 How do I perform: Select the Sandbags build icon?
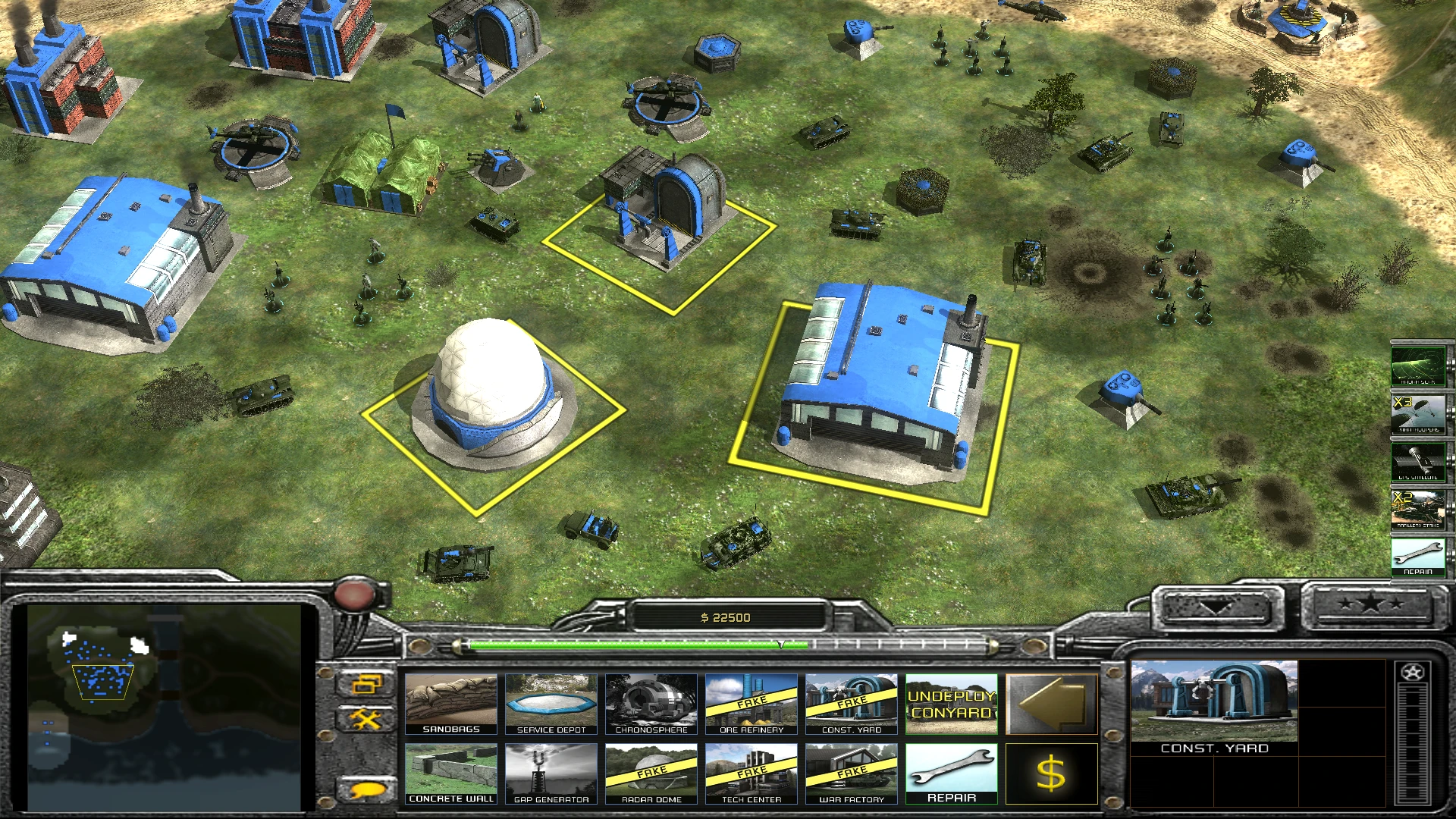coord(451,704)
